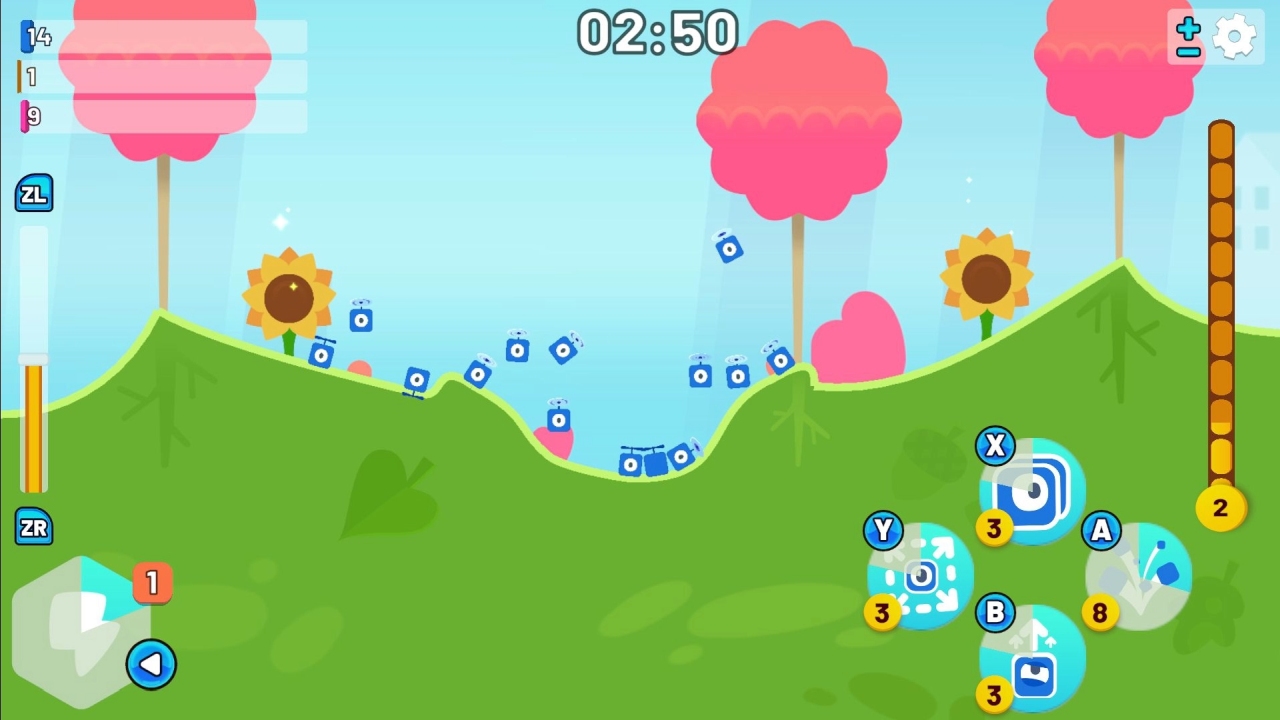Click the yellow cost badge showing 8
The image size is (1280, 720).
coord(1100,614)
